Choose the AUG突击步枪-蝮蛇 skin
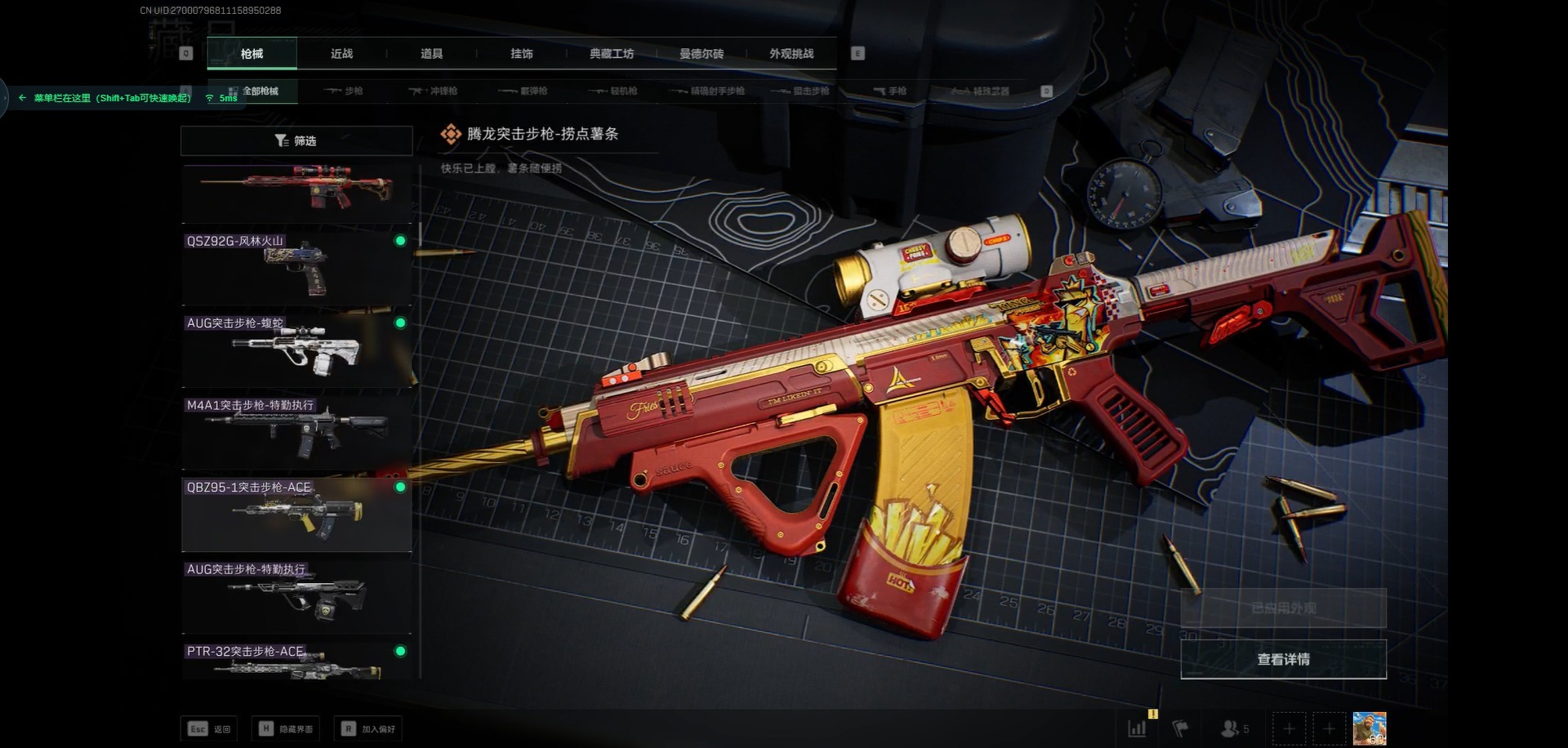The width and height of the screenshot is (1568, 748). [x=296, y=350]
